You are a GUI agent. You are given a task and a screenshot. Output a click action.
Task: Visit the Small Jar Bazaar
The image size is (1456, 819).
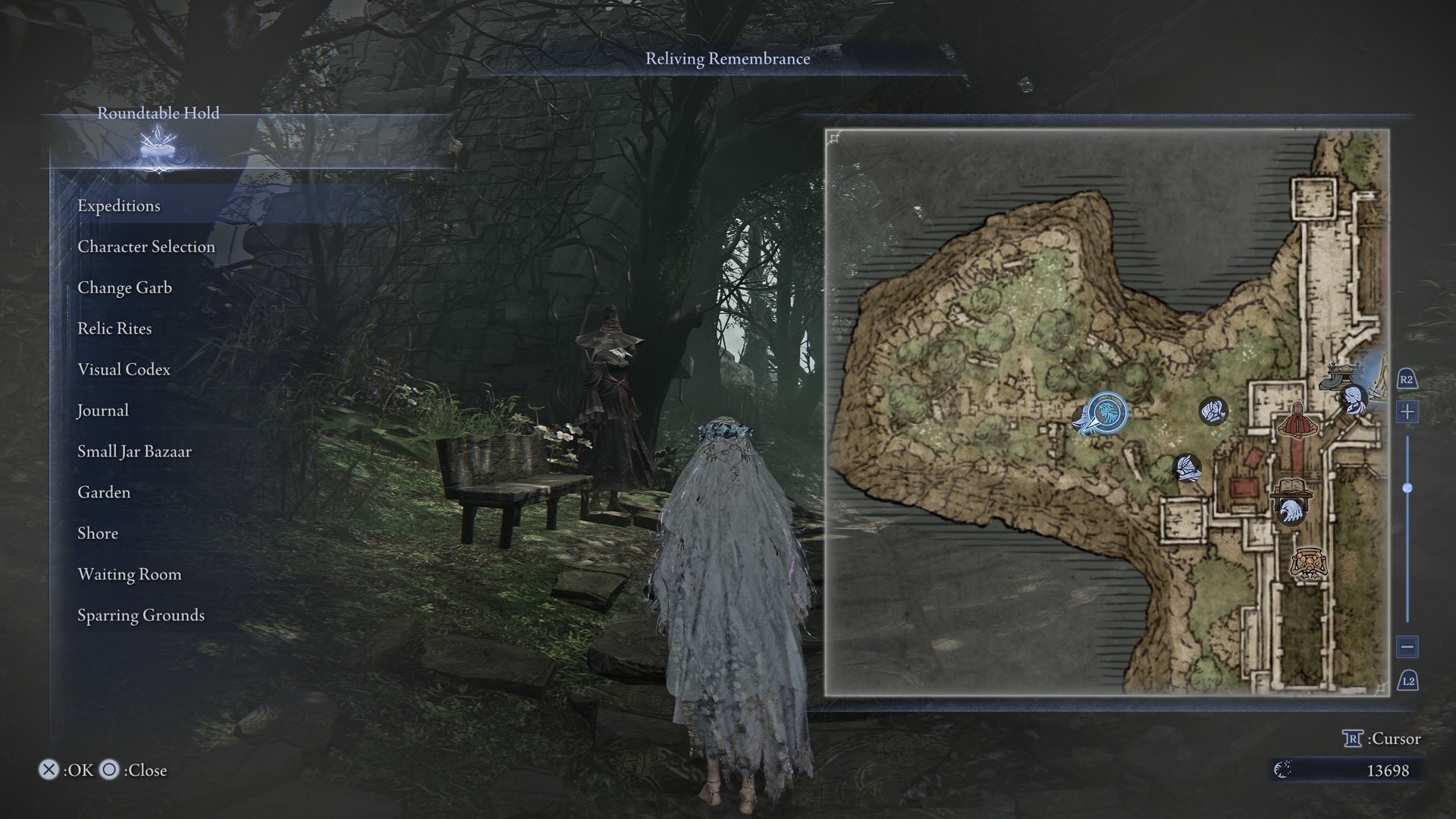coord(134,452)
